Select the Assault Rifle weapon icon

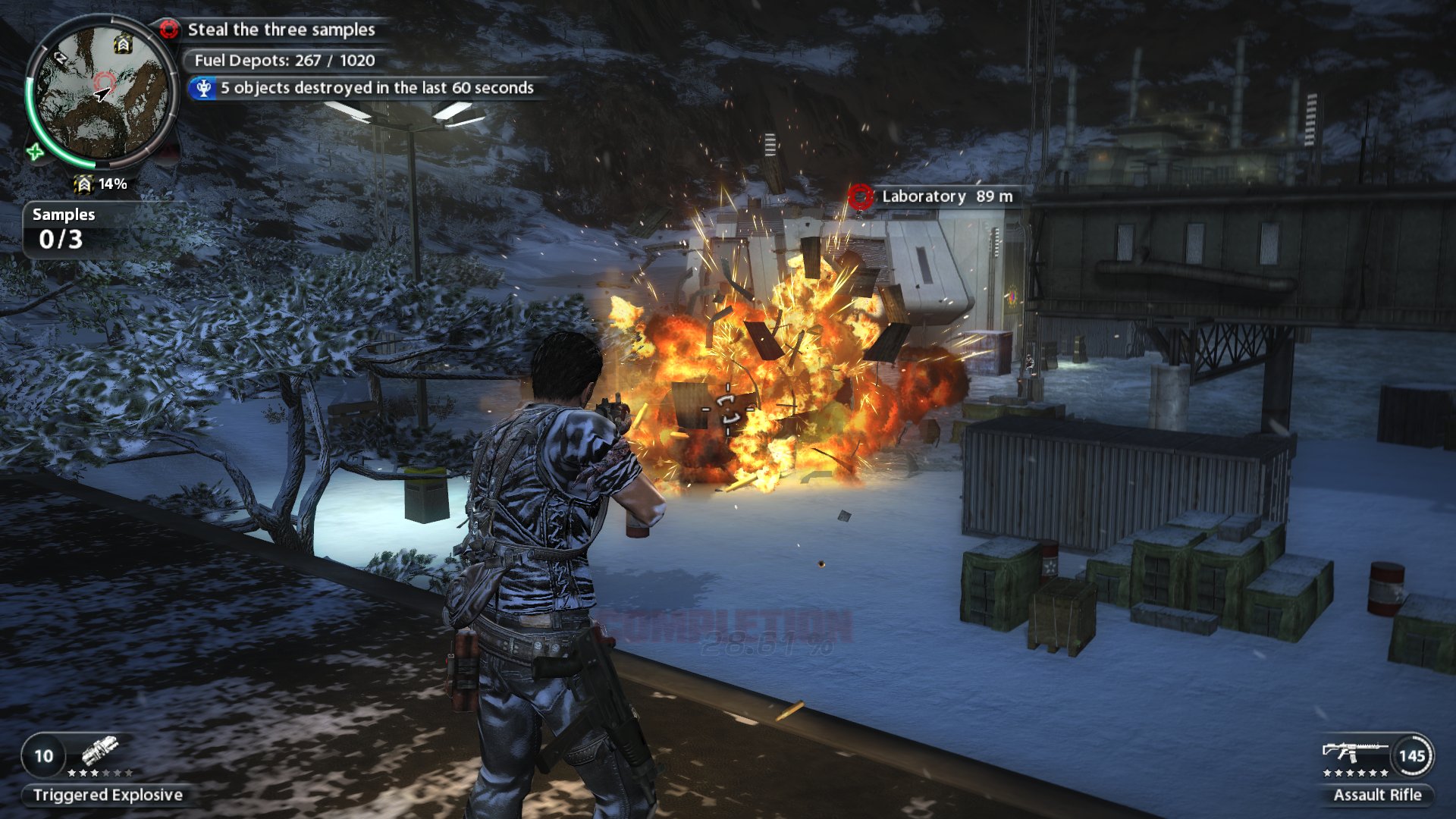click(1354, 752)
